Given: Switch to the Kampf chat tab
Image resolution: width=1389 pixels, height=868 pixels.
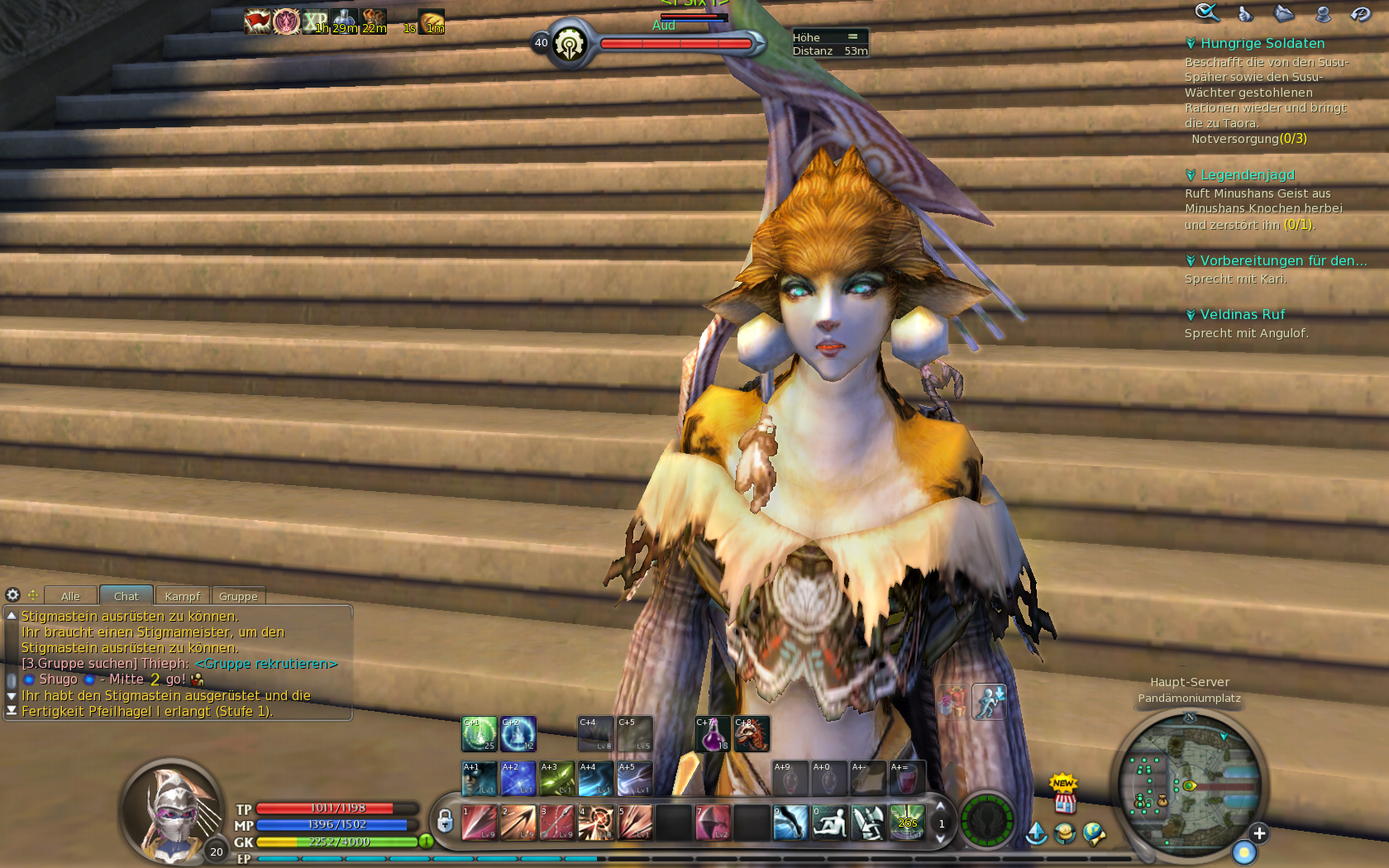Looking at the screenshot, I should [182, 596].
